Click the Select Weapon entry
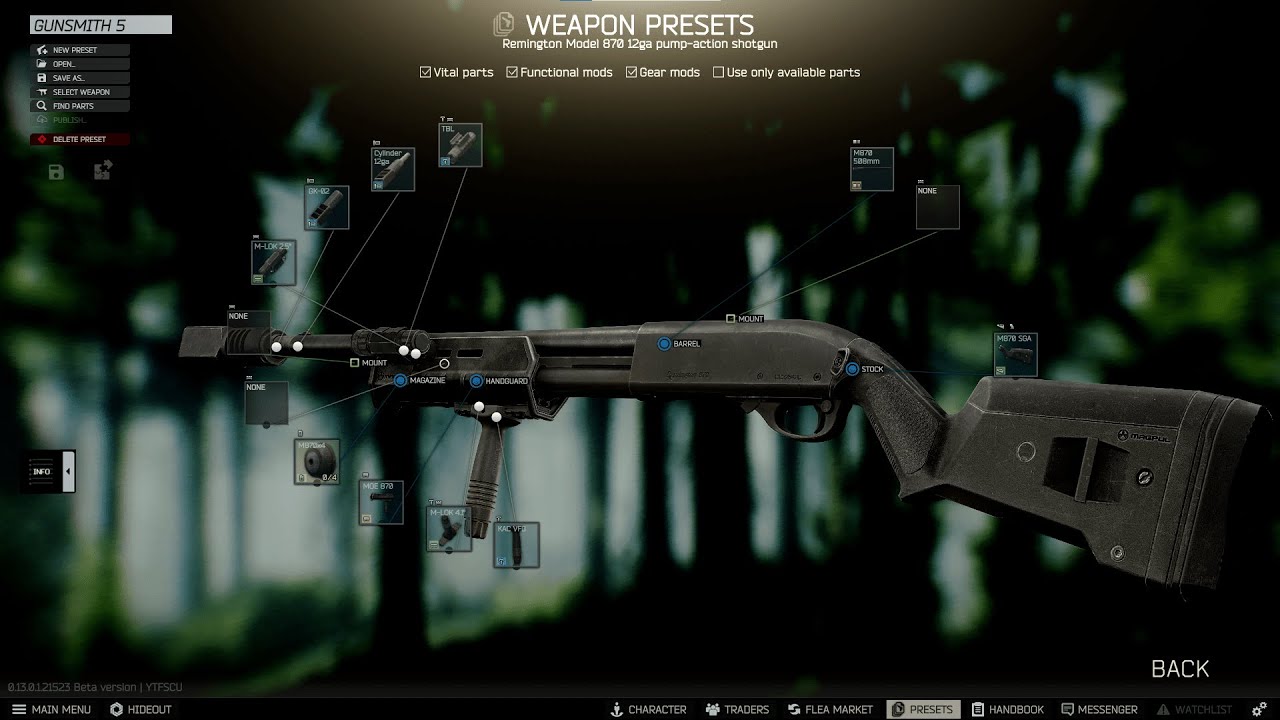The width and height of the screenshot is (1280, 720). click(80, 92)
